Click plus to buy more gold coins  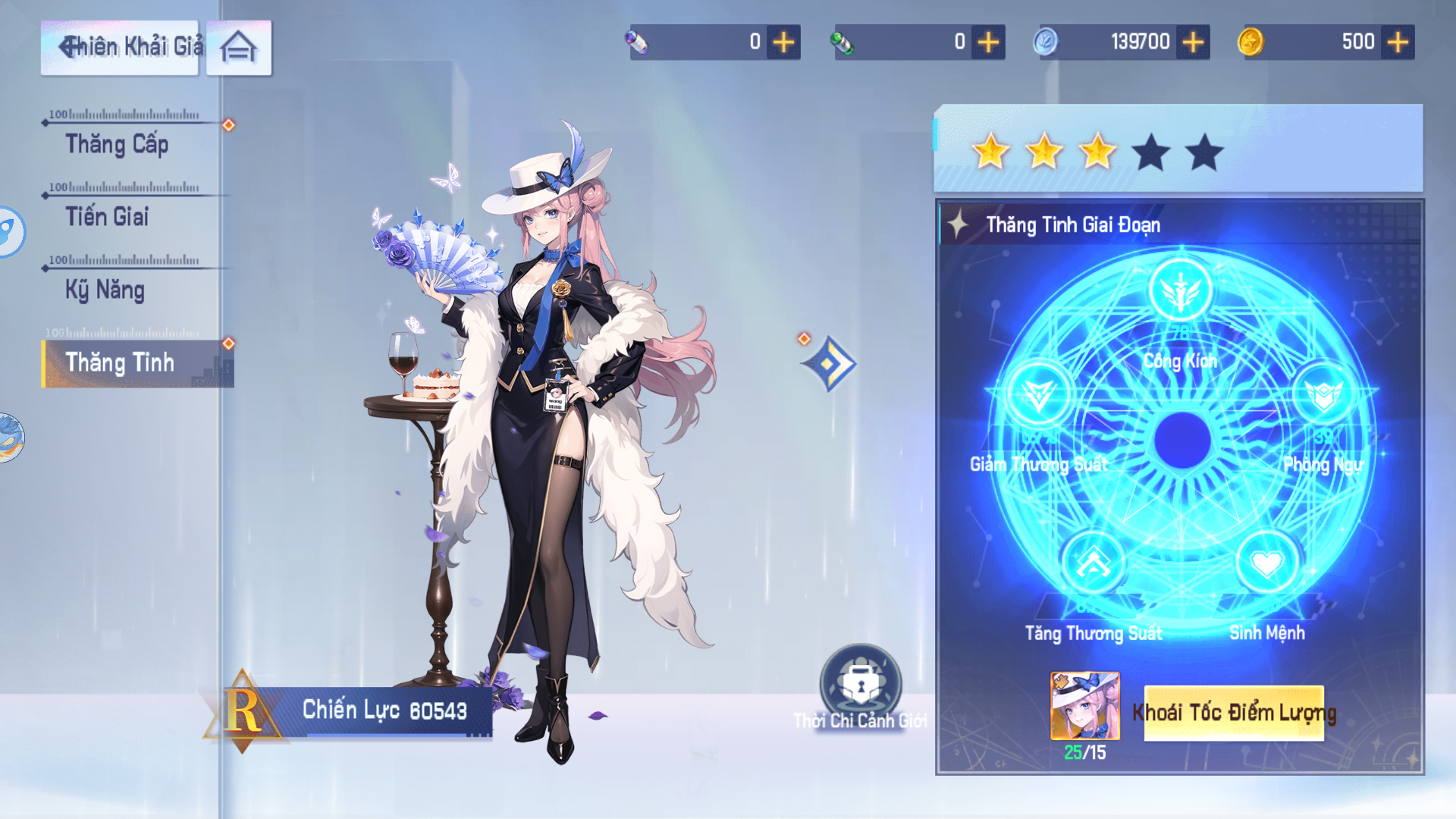tap(1399, 42)
